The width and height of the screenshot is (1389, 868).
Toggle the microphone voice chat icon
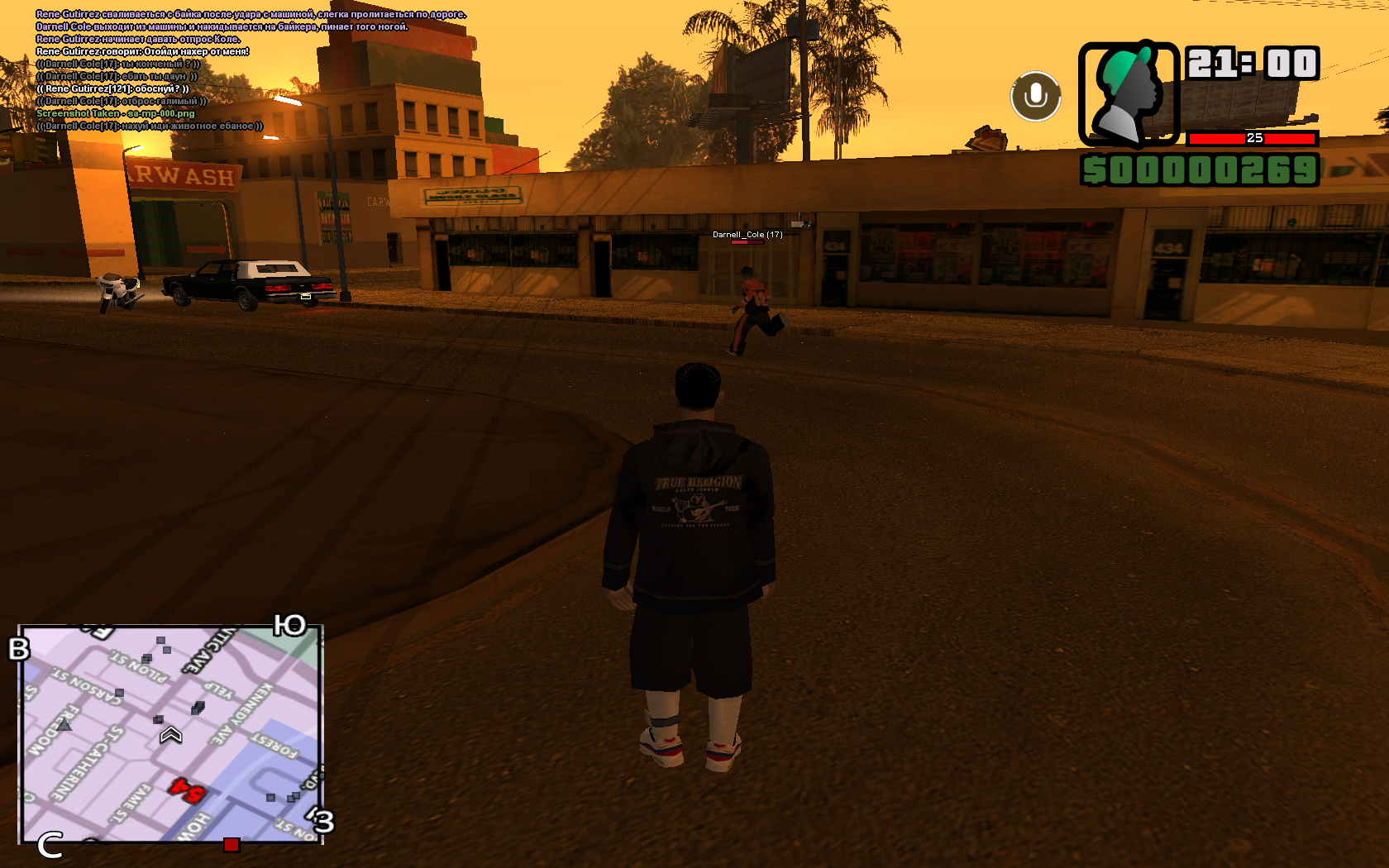click(1035, 96)
